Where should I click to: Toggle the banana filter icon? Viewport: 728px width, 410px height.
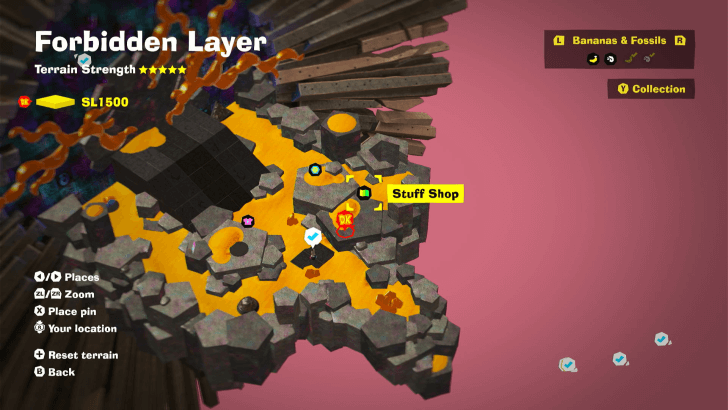point(593,59)
